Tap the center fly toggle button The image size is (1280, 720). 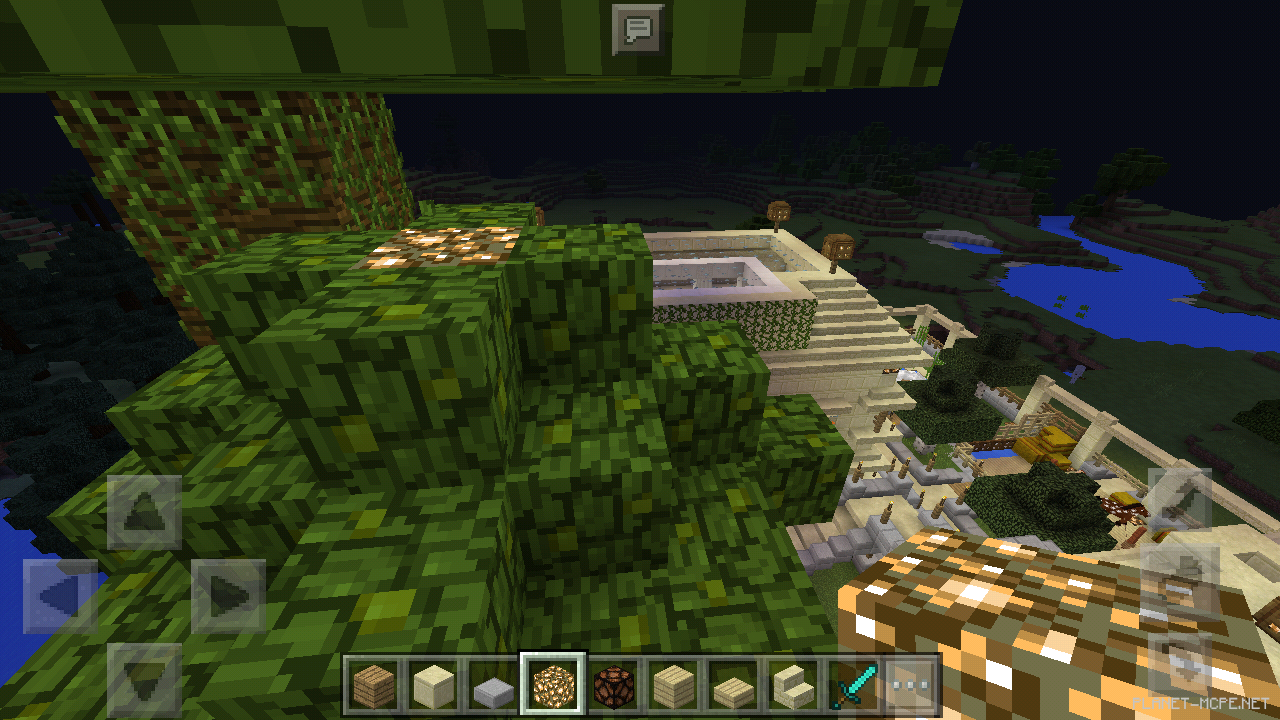[1179, 582]
